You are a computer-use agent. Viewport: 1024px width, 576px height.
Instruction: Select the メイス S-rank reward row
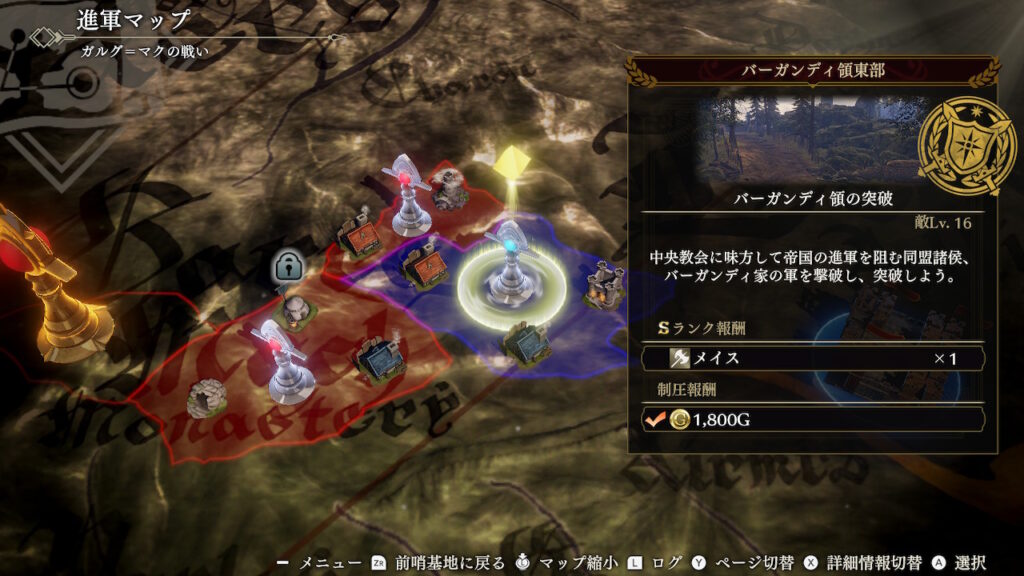[812, 358]
